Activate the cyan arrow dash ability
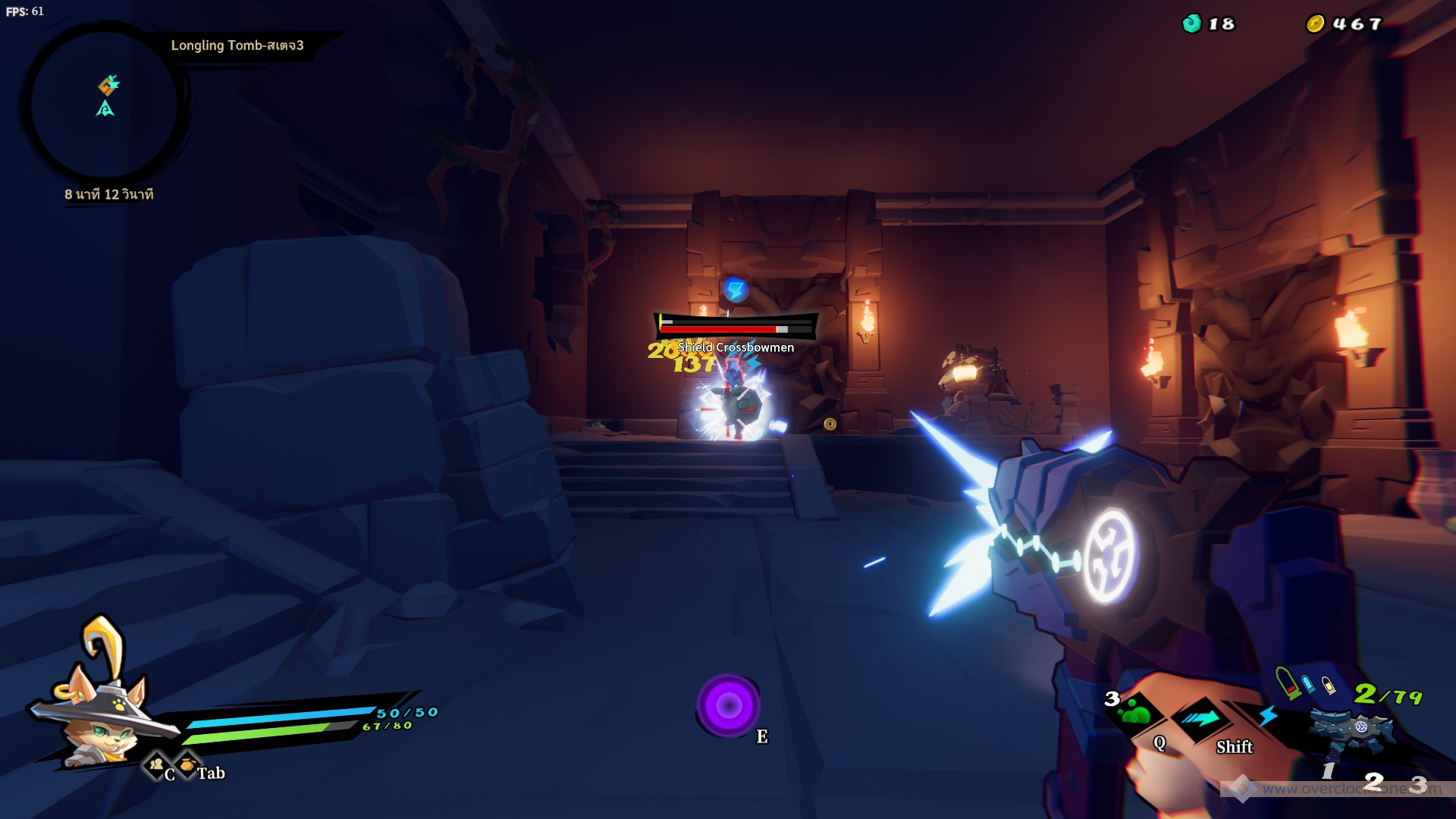This screenshot has height=819, width=1456. (1200, 718)
